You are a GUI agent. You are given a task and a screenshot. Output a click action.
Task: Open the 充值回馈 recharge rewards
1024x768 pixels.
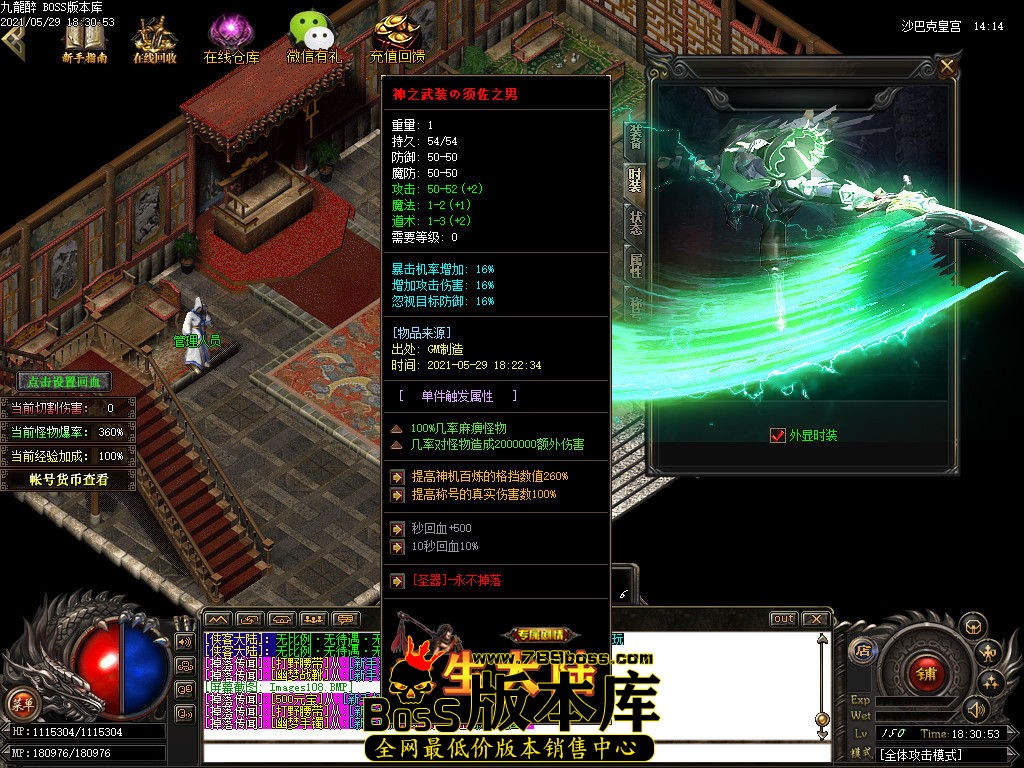[397, 38]
